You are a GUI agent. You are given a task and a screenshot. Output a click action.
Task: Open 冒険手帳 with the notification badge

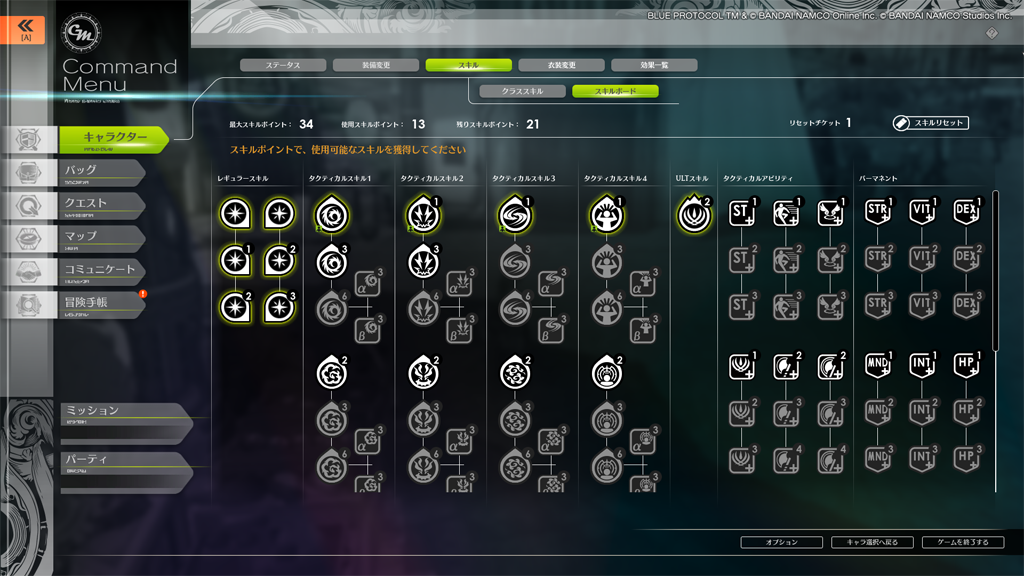pos(100,304)
